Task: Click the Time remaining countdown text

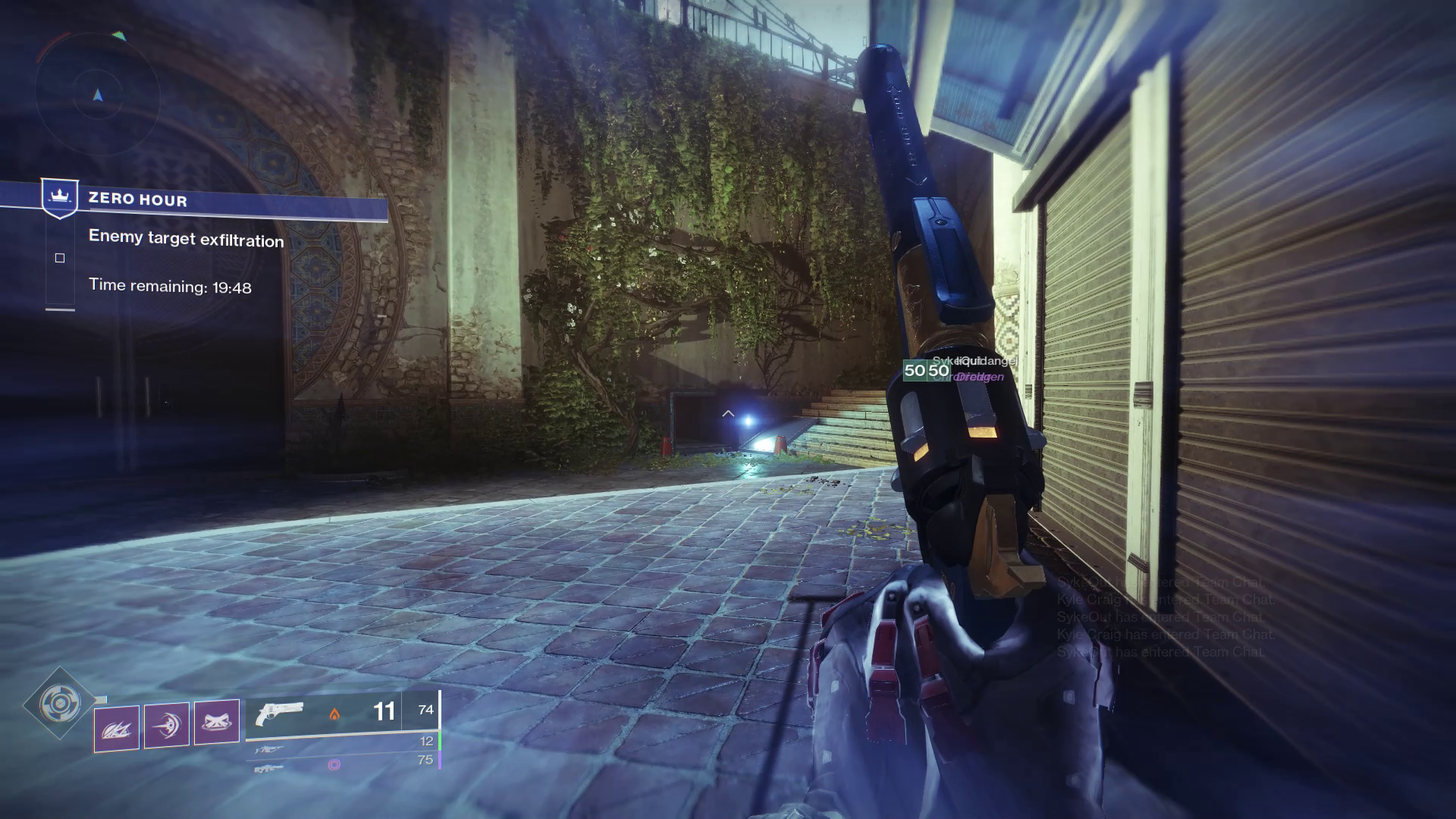Action: pos(171,286)
